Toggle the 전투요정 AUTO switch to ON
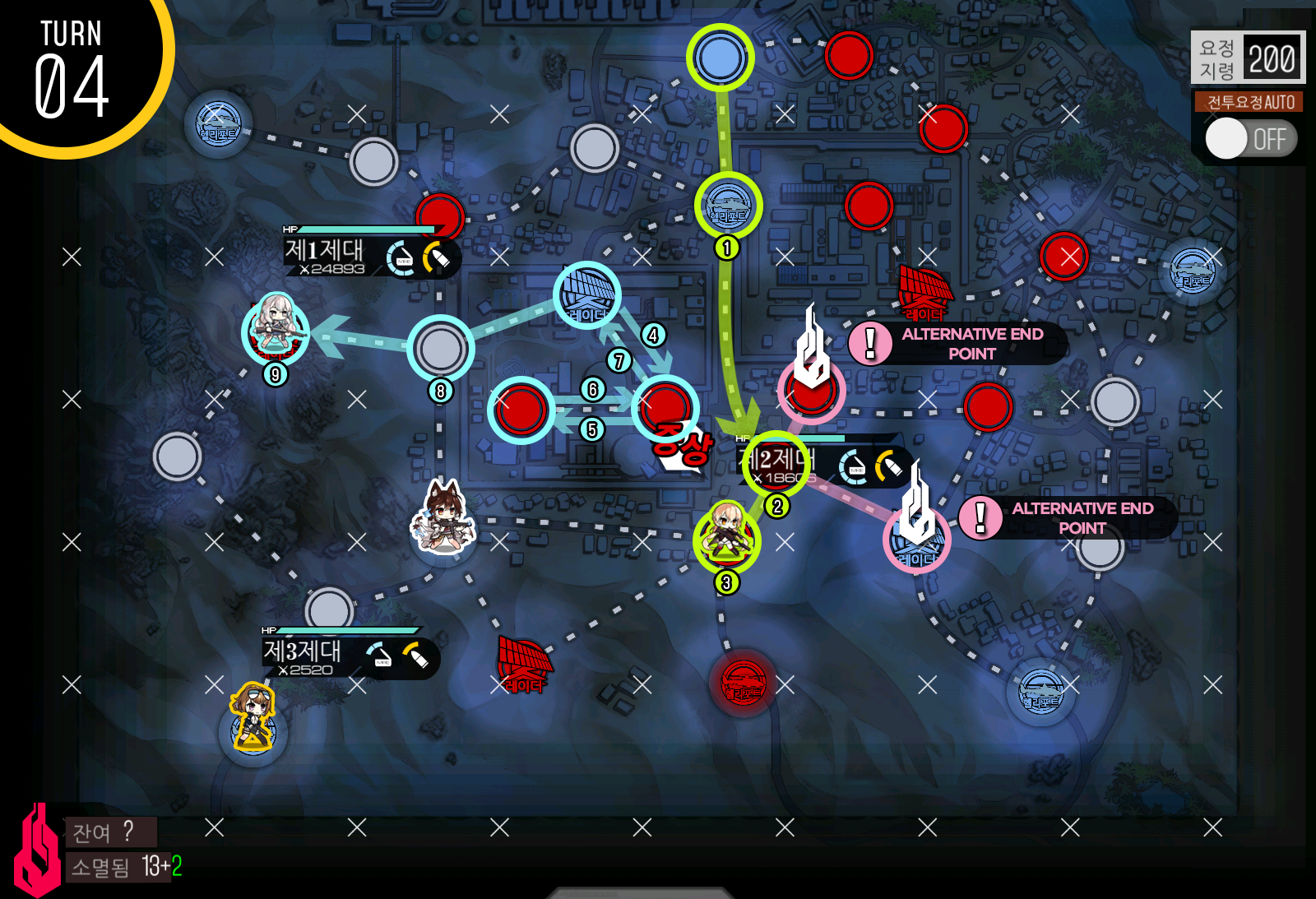Viewport: 1316px width, 899px height. 1250,140
